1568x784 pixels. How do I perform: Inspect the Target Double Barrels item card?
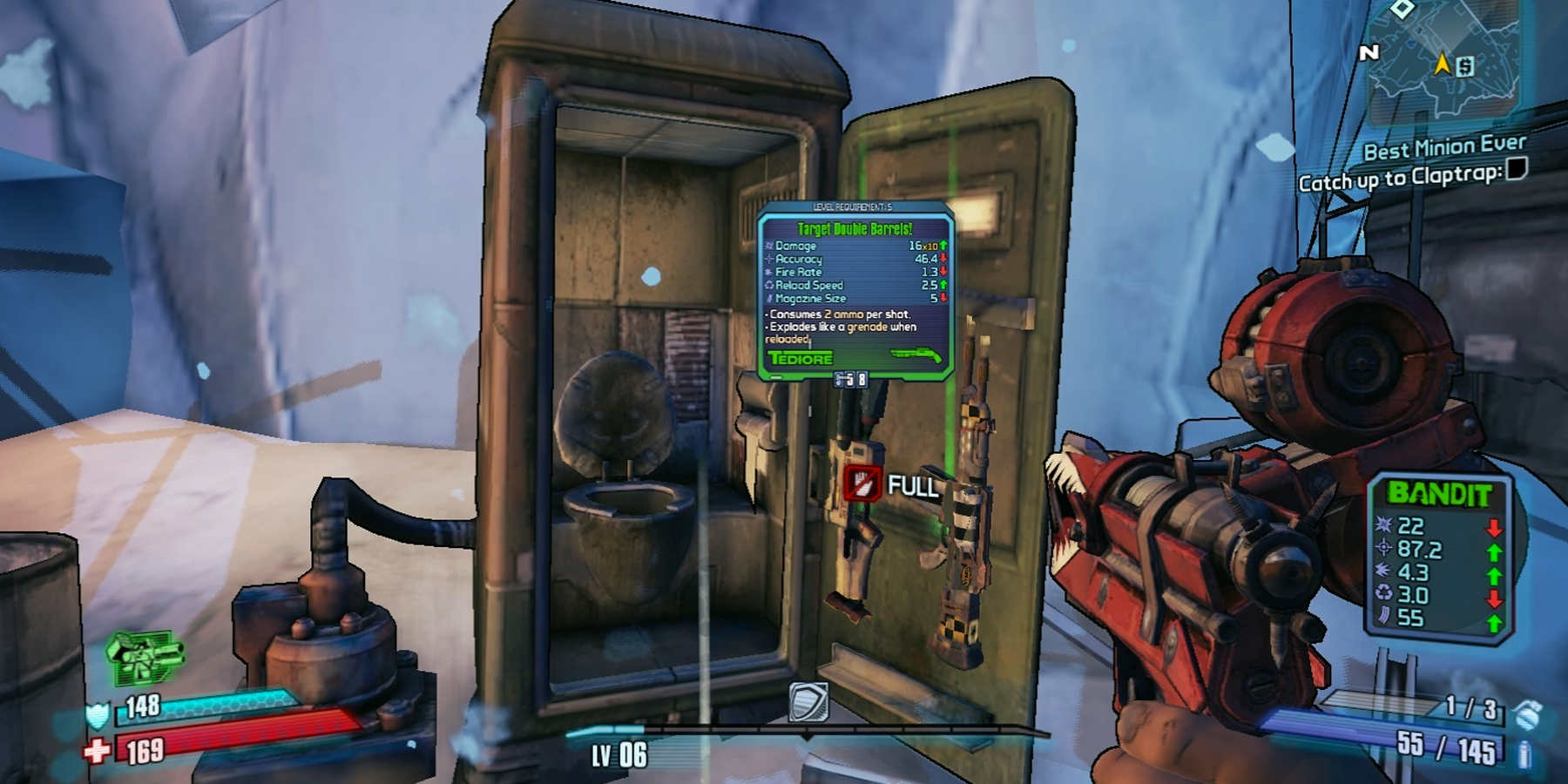point(855,292)
